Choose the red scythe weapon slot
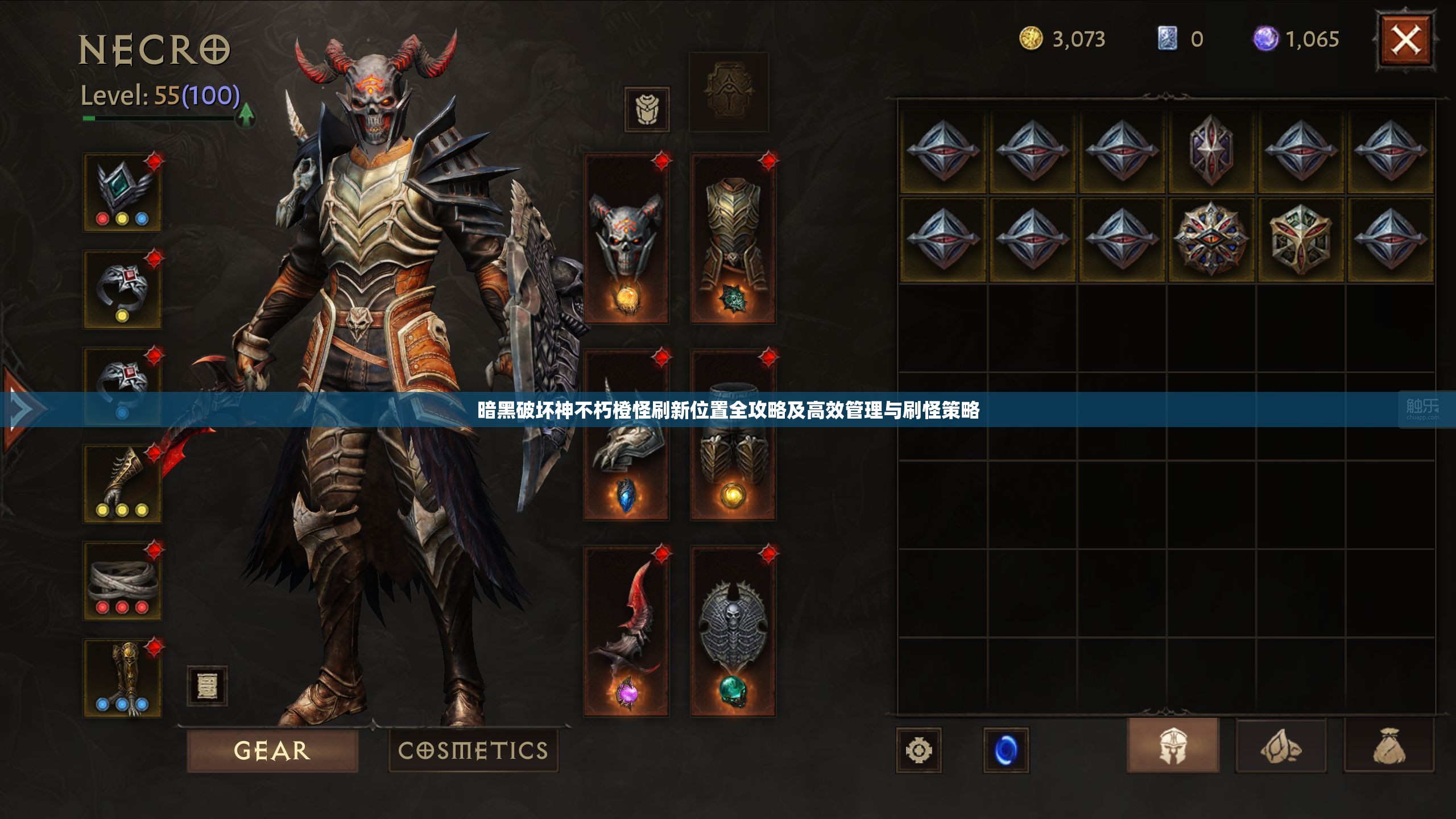The height and width of the screenshot is (819, 1456). (x=626, y=631)
